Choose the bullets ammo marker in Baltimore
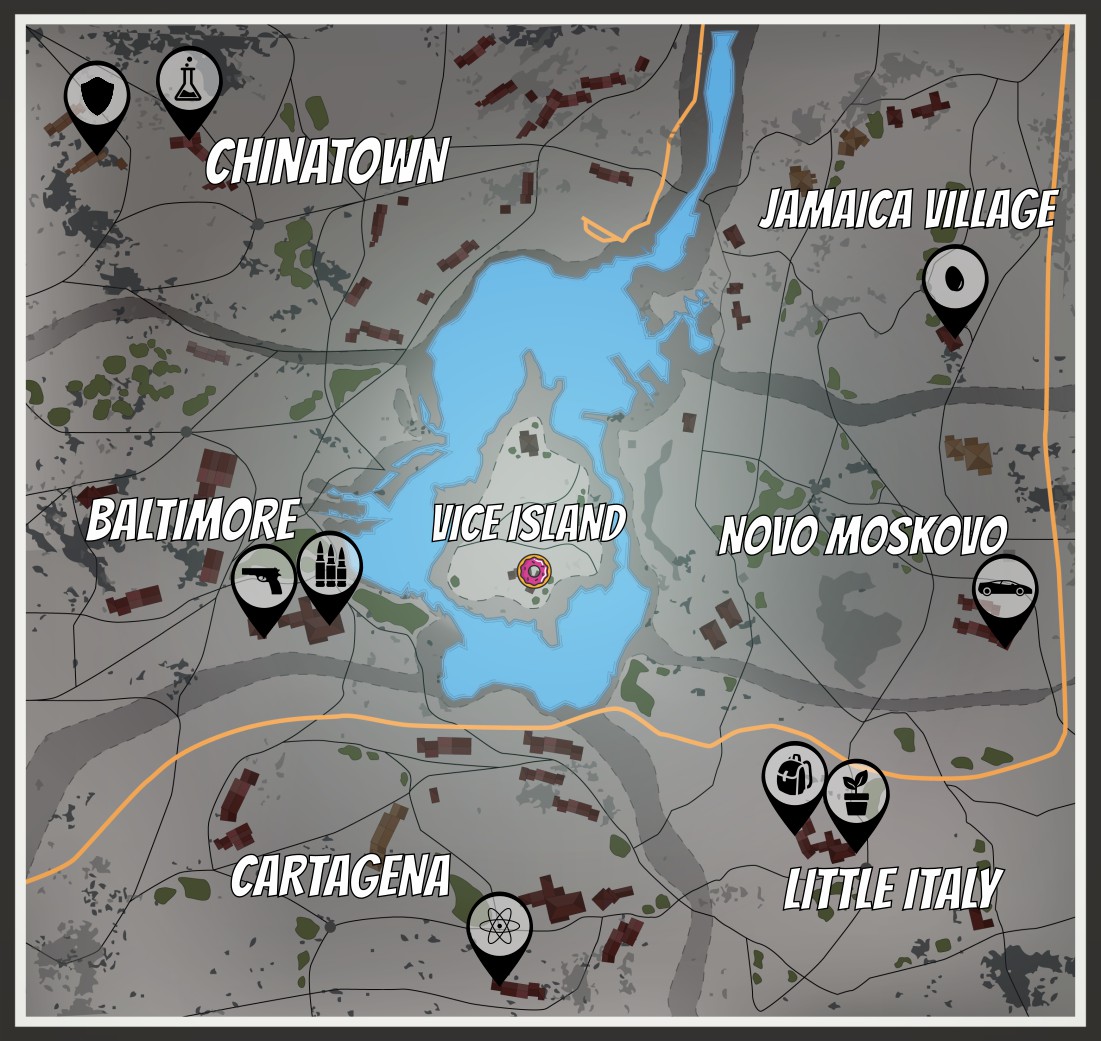1101x1041 pixels. pos(330,568)
